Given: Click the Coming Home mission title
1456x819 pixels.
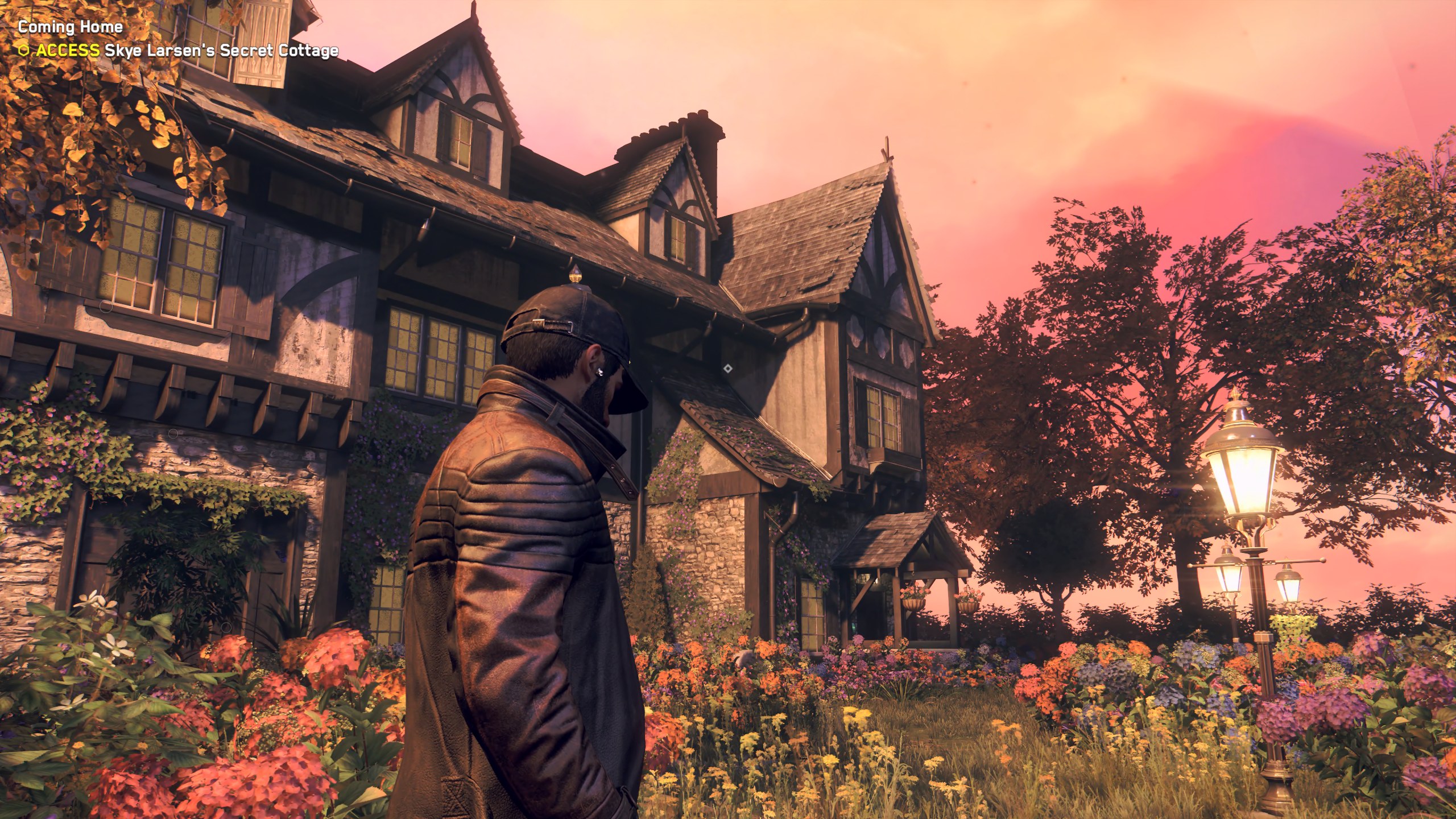Looking at the screenshot, I should click(71, 27).
